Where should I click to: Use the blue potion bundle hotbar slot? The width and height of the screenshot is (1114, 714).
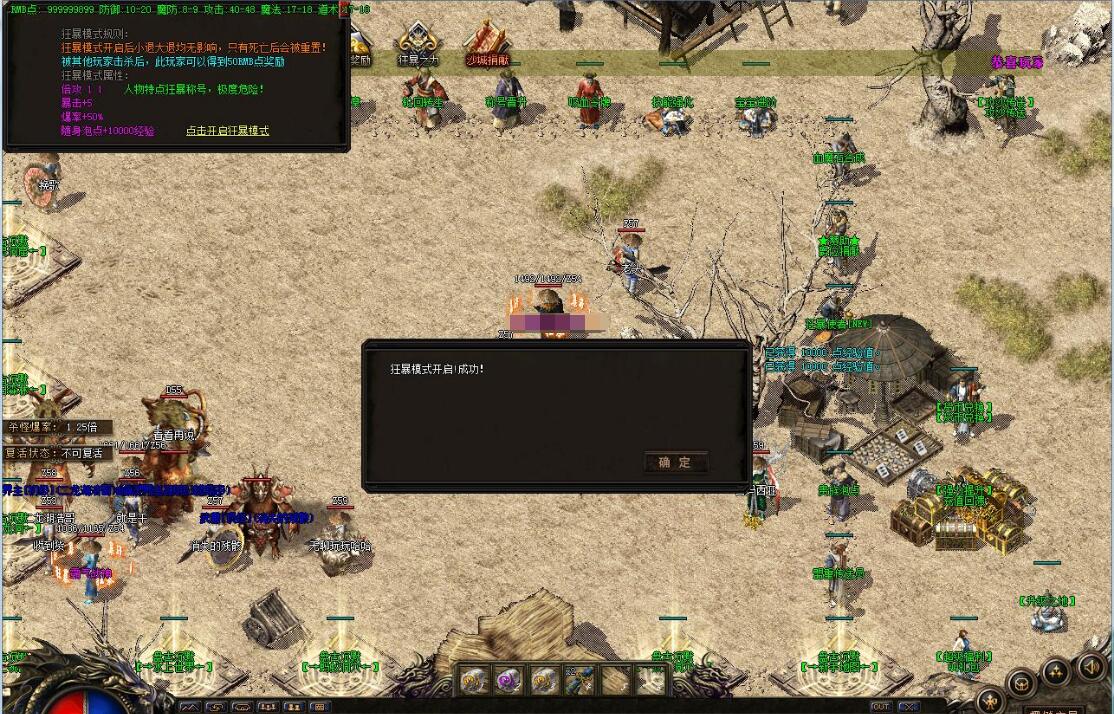pos(579,680)
